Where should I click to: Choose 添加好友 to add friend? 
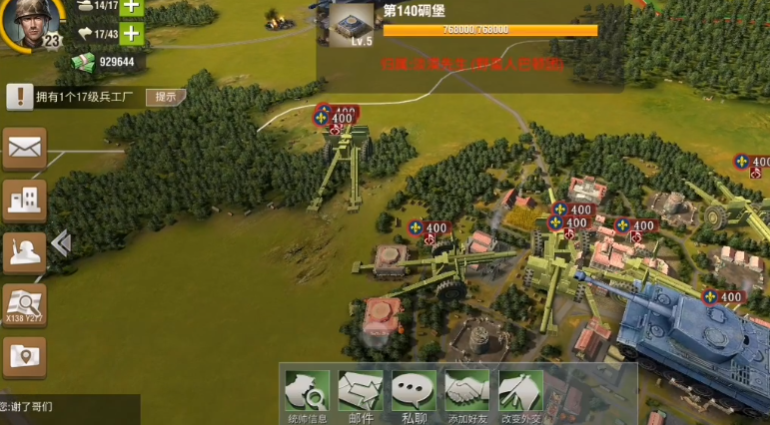tap(467, 395)
